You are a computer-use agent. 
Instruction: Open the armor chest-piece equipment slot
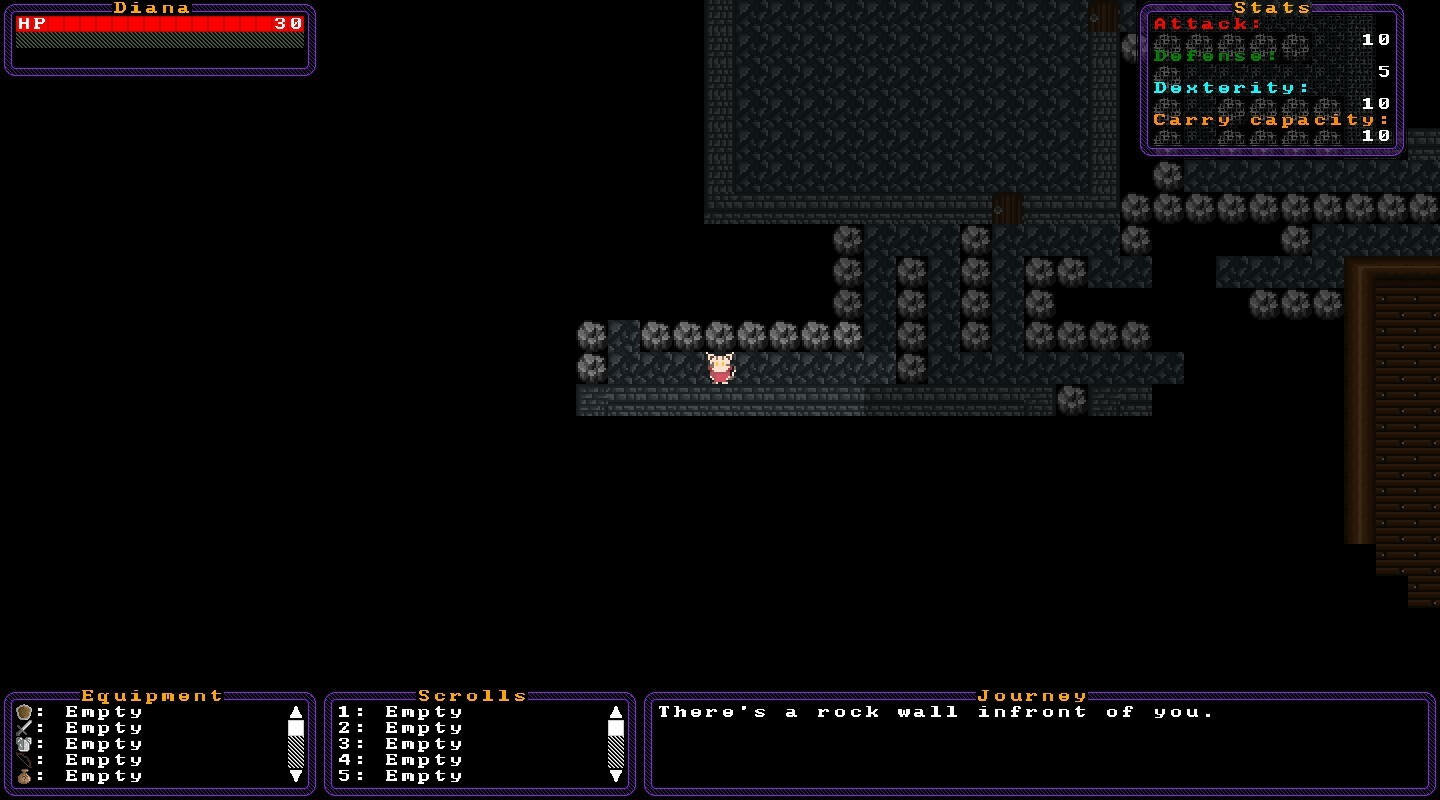(23, 744)
